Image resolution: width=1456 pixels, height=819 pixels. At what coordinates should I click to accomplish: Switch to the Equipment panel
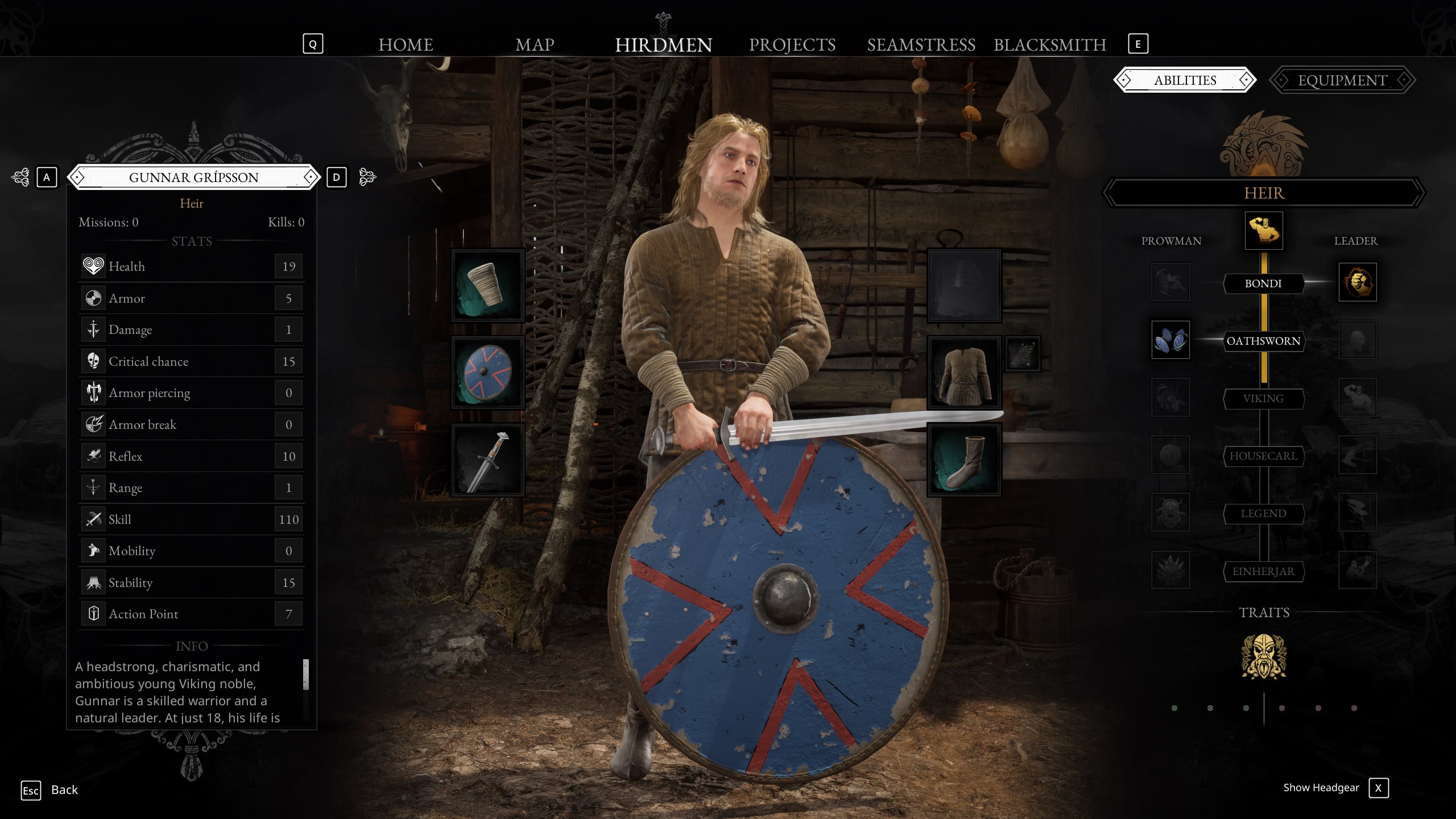click(1342, 80)
